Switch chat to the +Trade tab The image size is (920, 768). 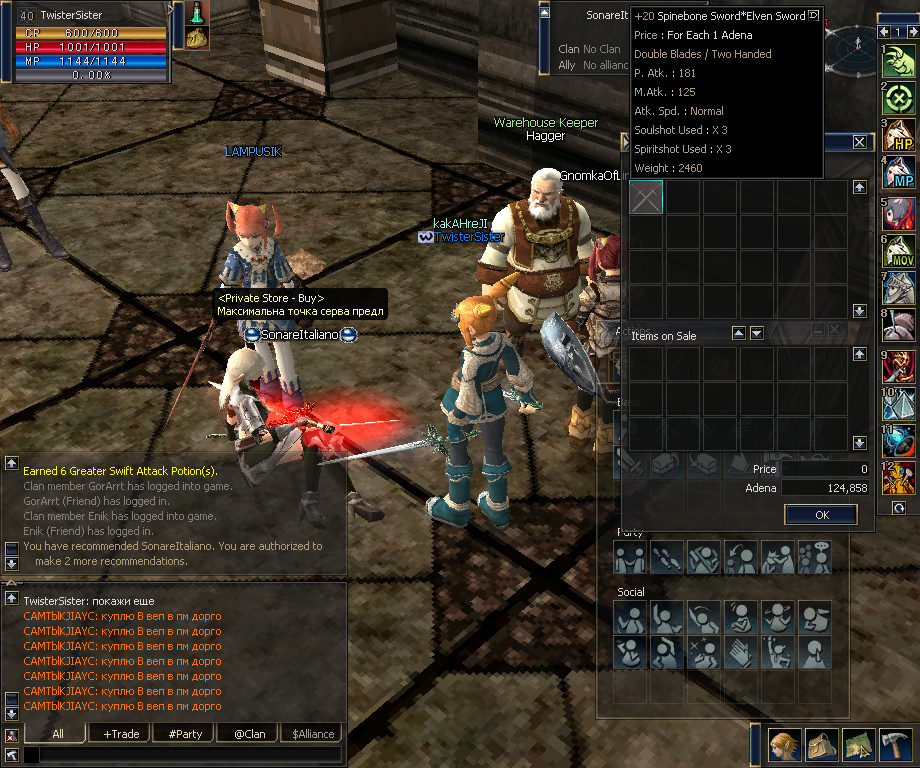tap(121, 733)
